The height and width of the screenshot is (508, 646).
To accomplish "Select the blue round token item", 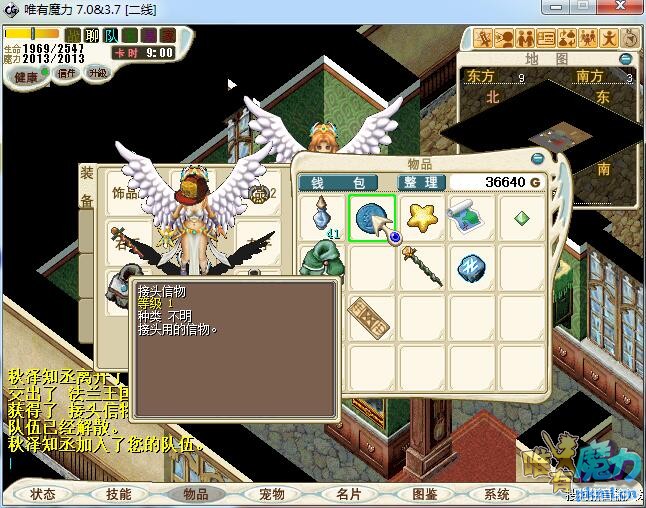I will [x=370, y=216].
